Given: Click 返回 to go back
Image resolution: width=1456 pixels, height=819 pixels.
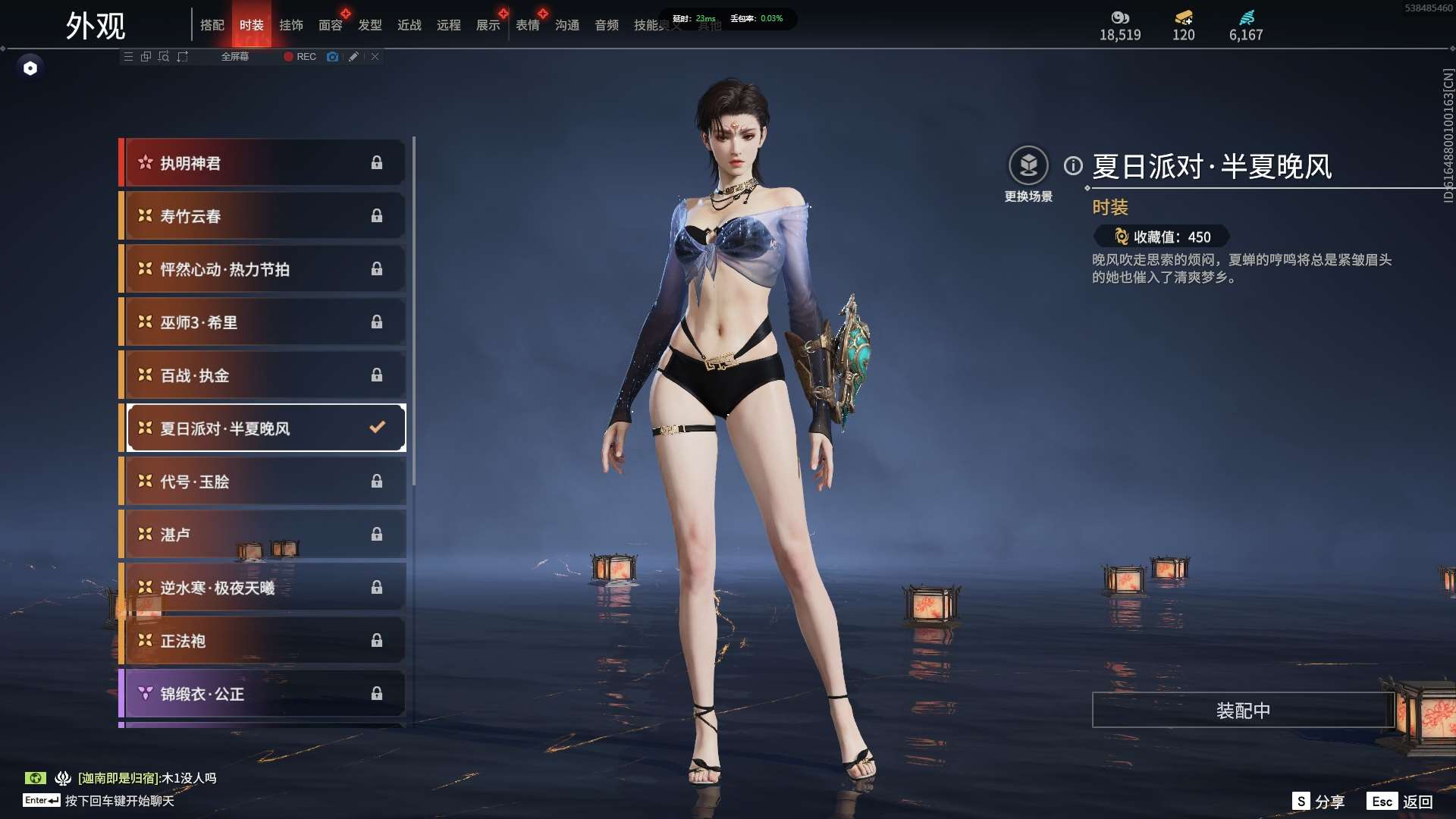Looking at the screenshot, I should [x=1402, y=802].
